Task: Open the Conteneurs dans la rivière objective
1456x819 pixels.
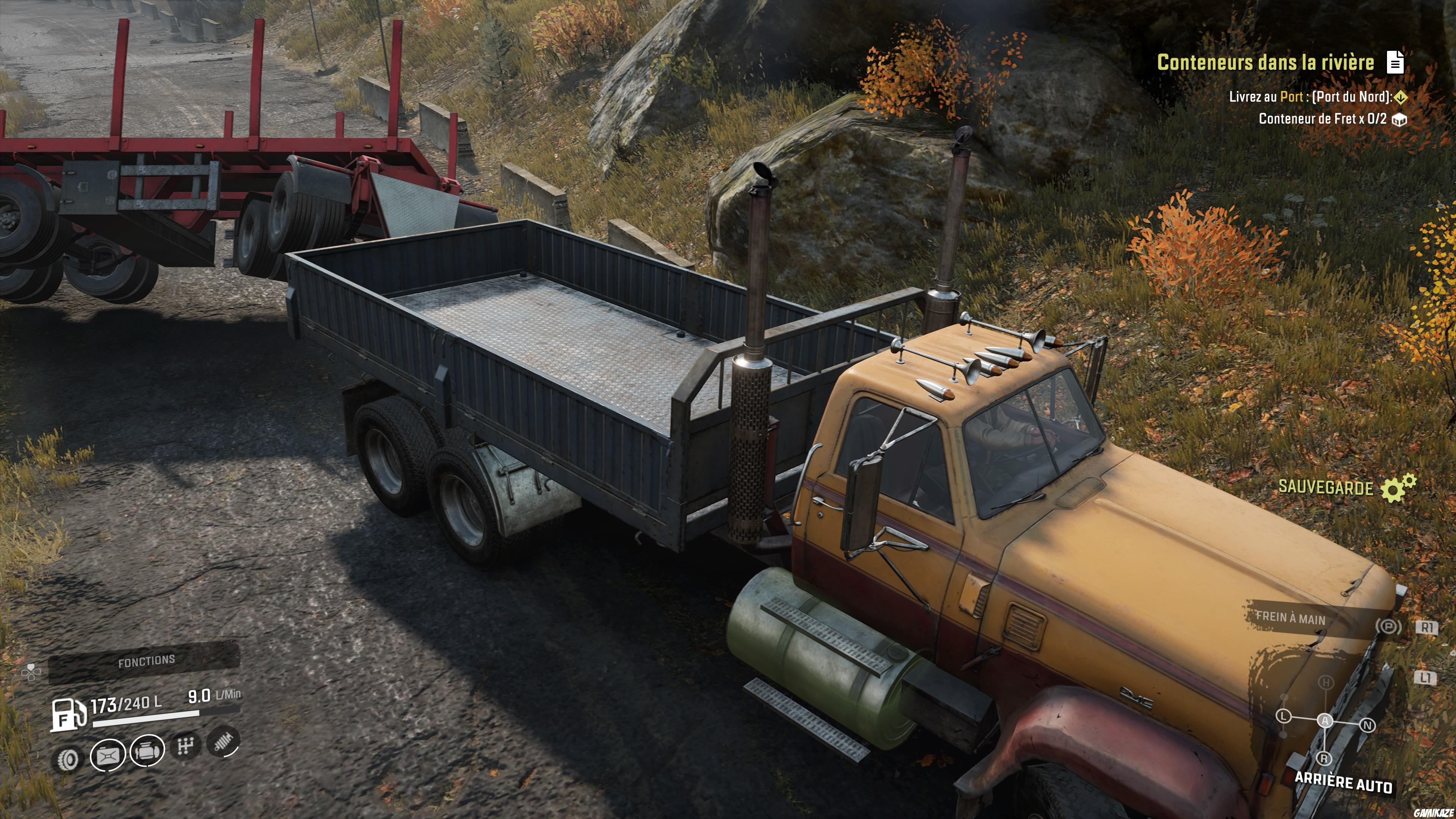Action: pos(1265,62)
